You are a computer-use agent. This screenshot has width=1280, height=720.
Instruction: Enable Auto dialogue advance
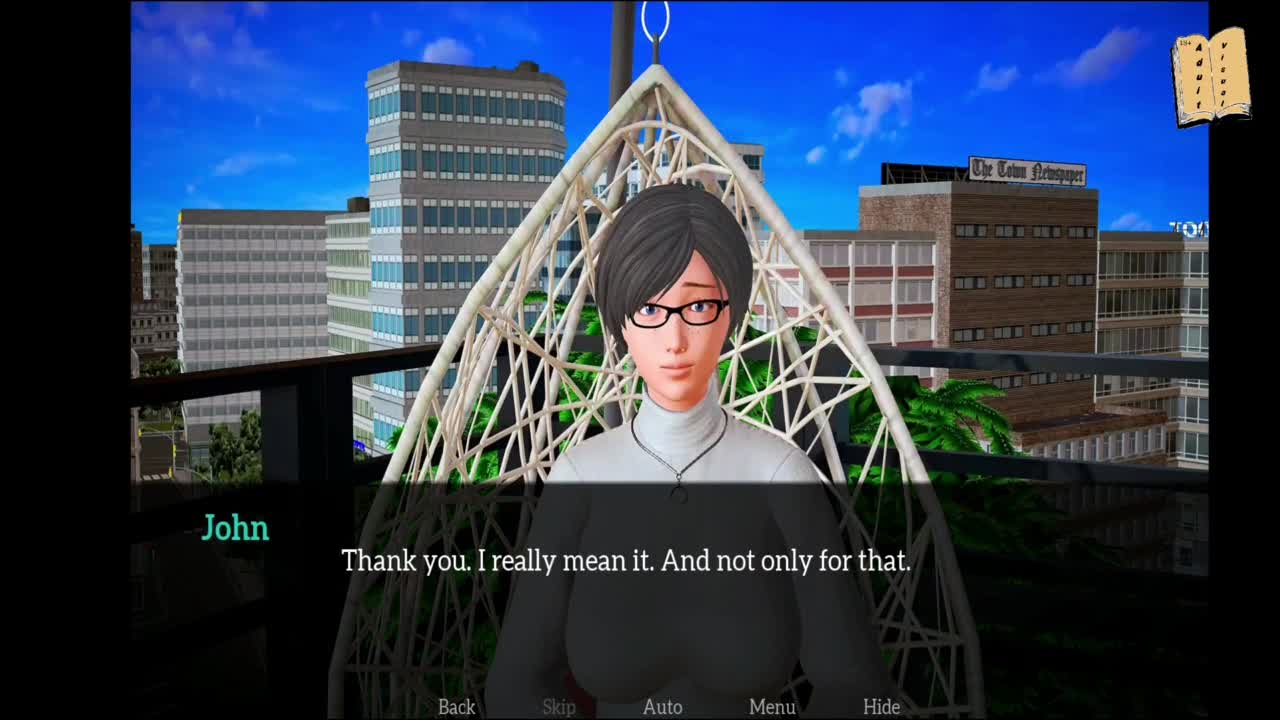(662, 707)
